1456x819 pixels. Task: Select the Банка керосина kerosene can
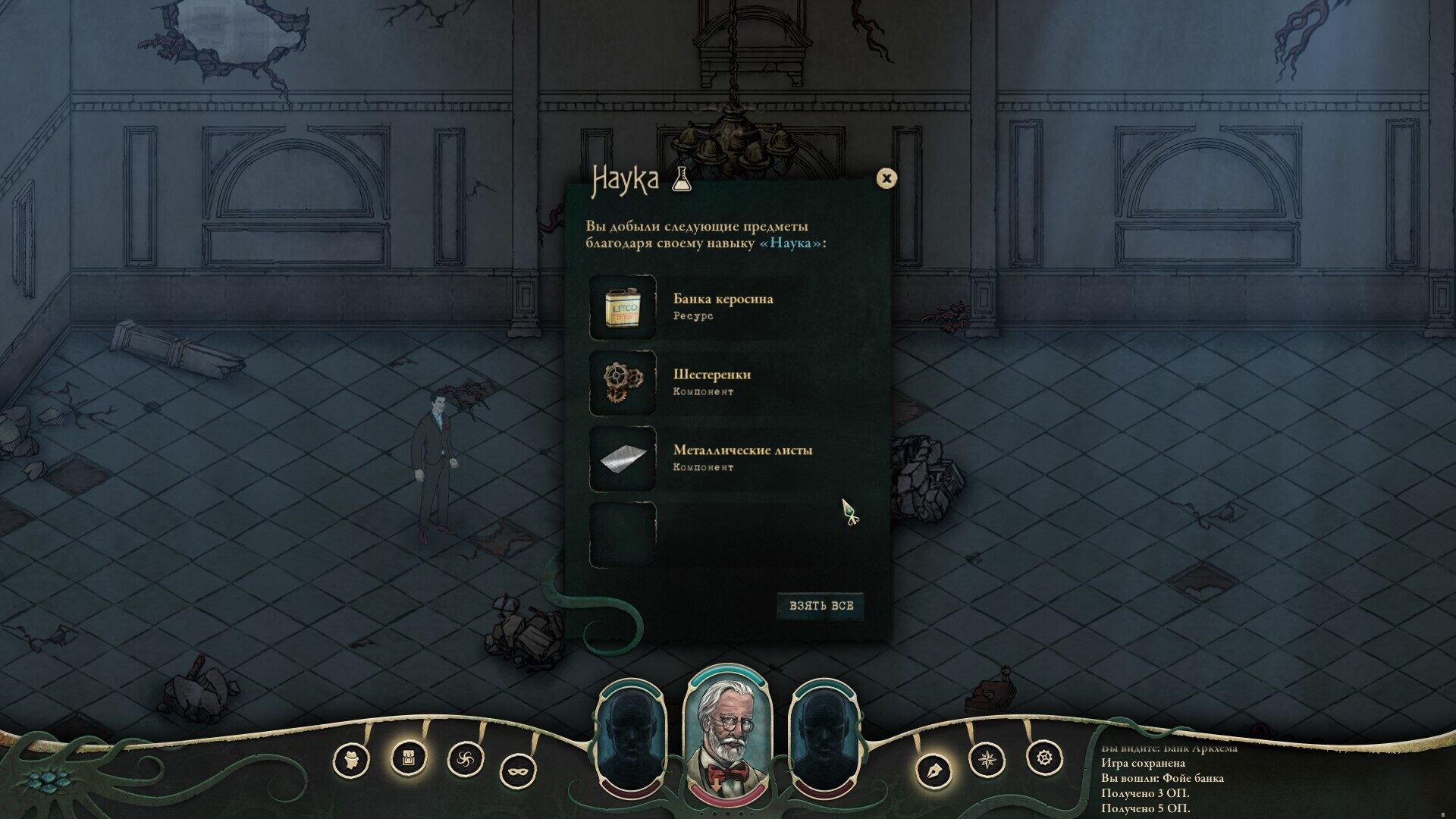pyautogui.click(x=623, y=307)
